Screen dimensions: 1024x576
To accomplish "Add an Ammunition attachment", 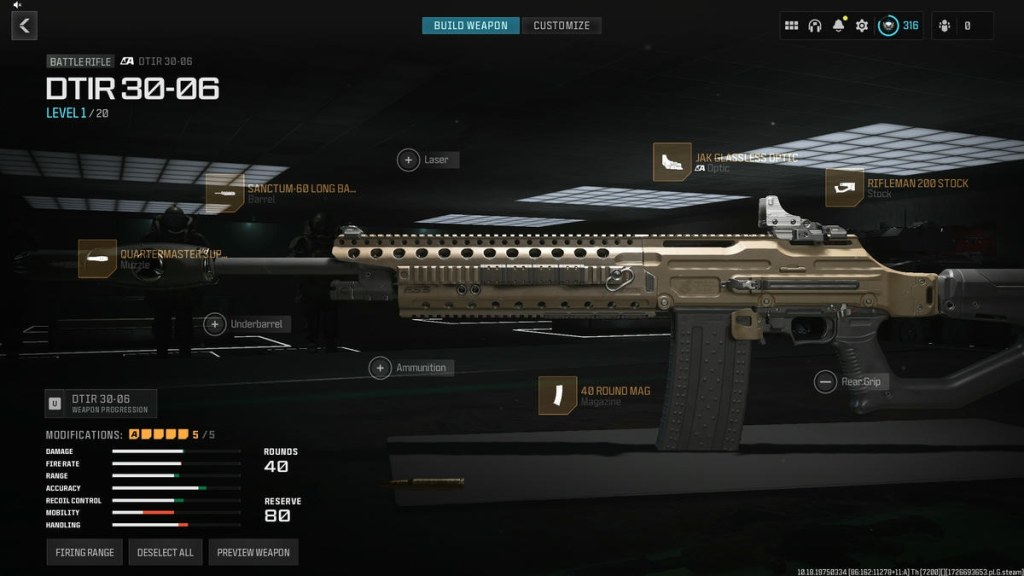I will click(x=380, y=368).
